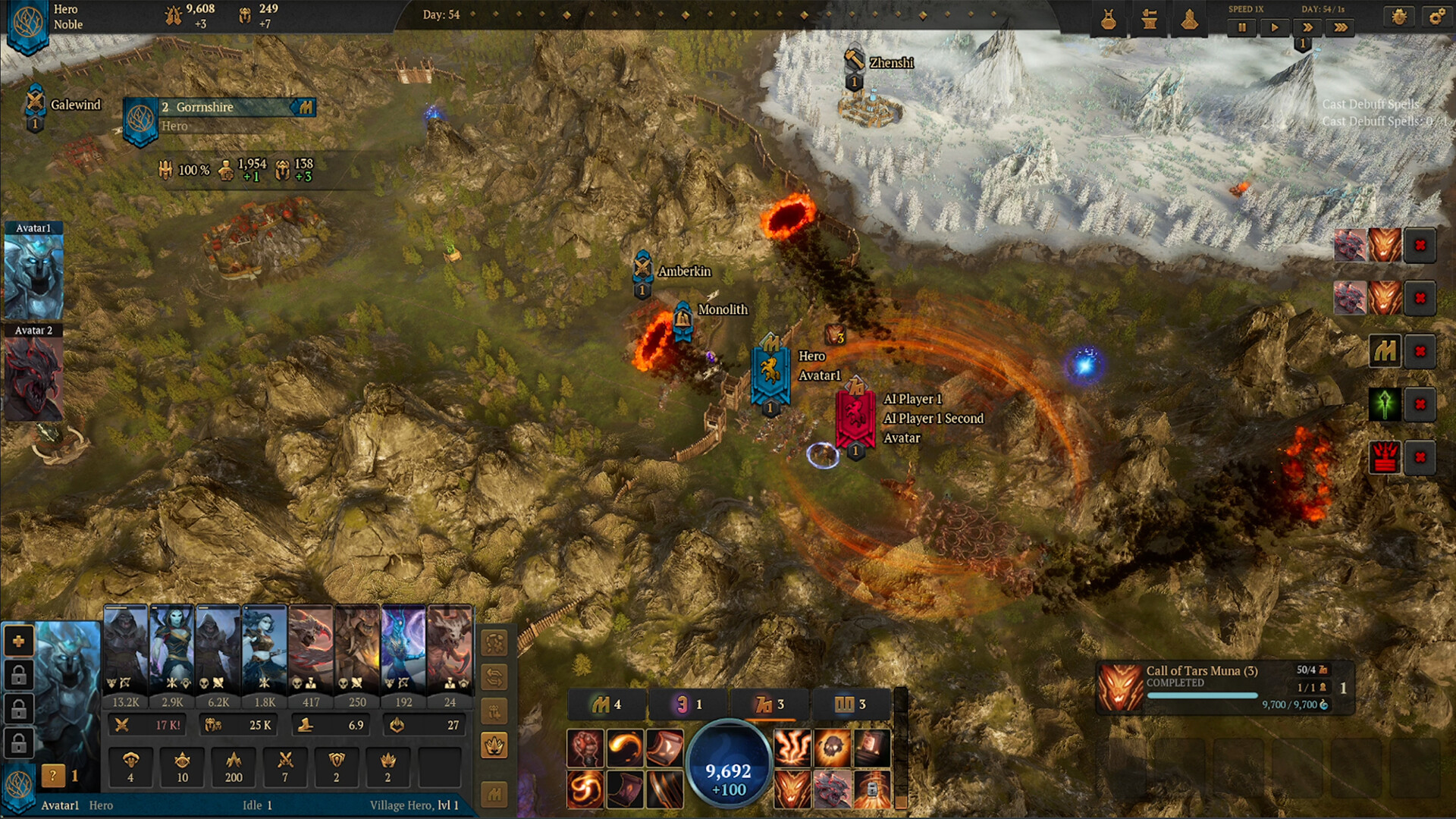1456x819 pixels.
Task: Activate the flaming skull spell
Action: [832, 748]
